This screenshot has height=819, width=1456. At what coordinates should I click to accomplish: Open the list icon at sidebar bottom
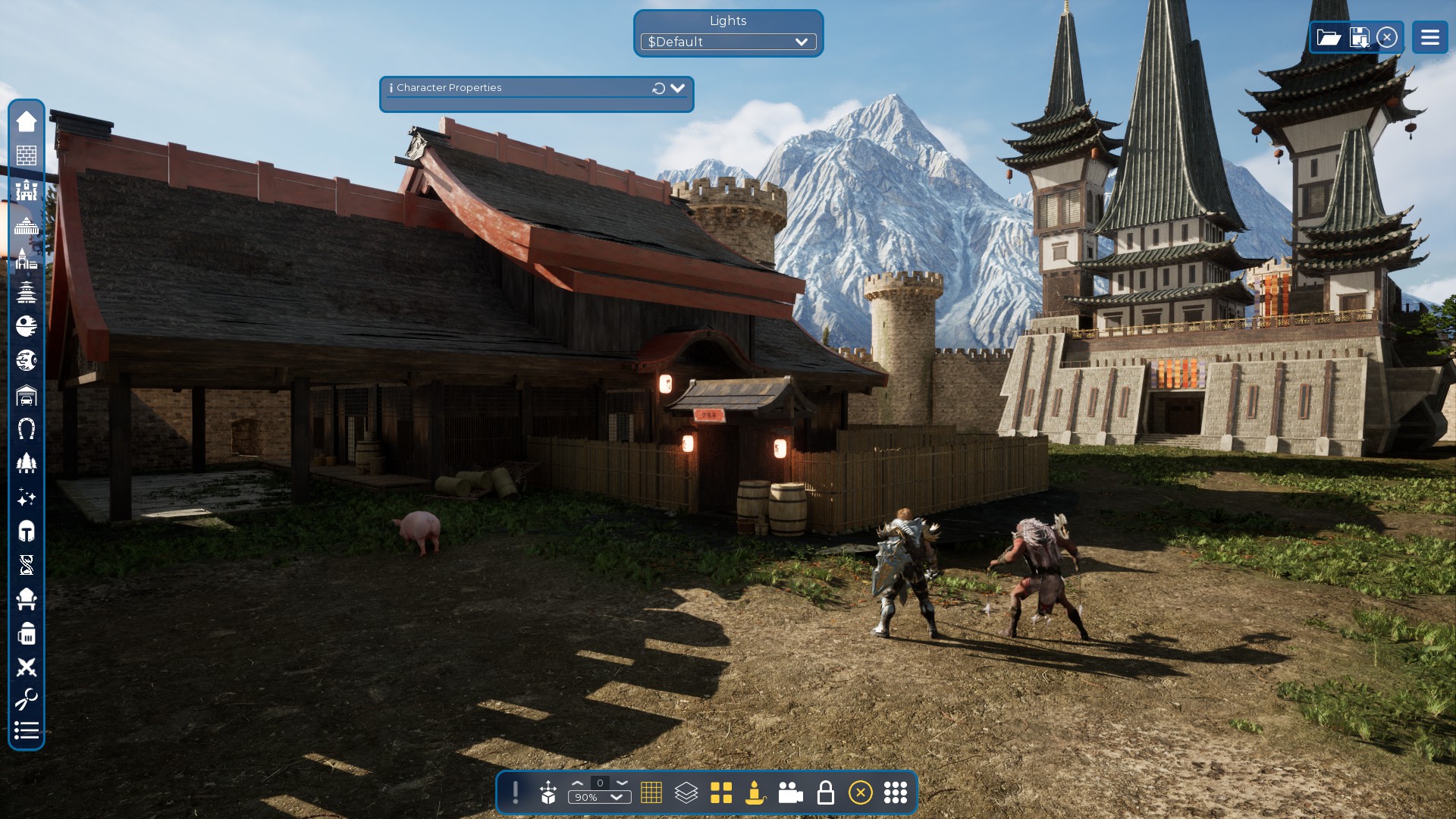[x=27, y=730]
